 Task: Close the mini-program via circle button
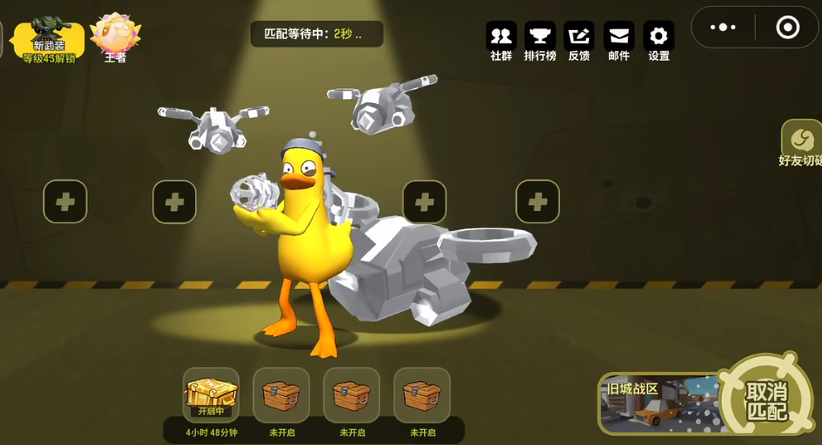[788, 27]
